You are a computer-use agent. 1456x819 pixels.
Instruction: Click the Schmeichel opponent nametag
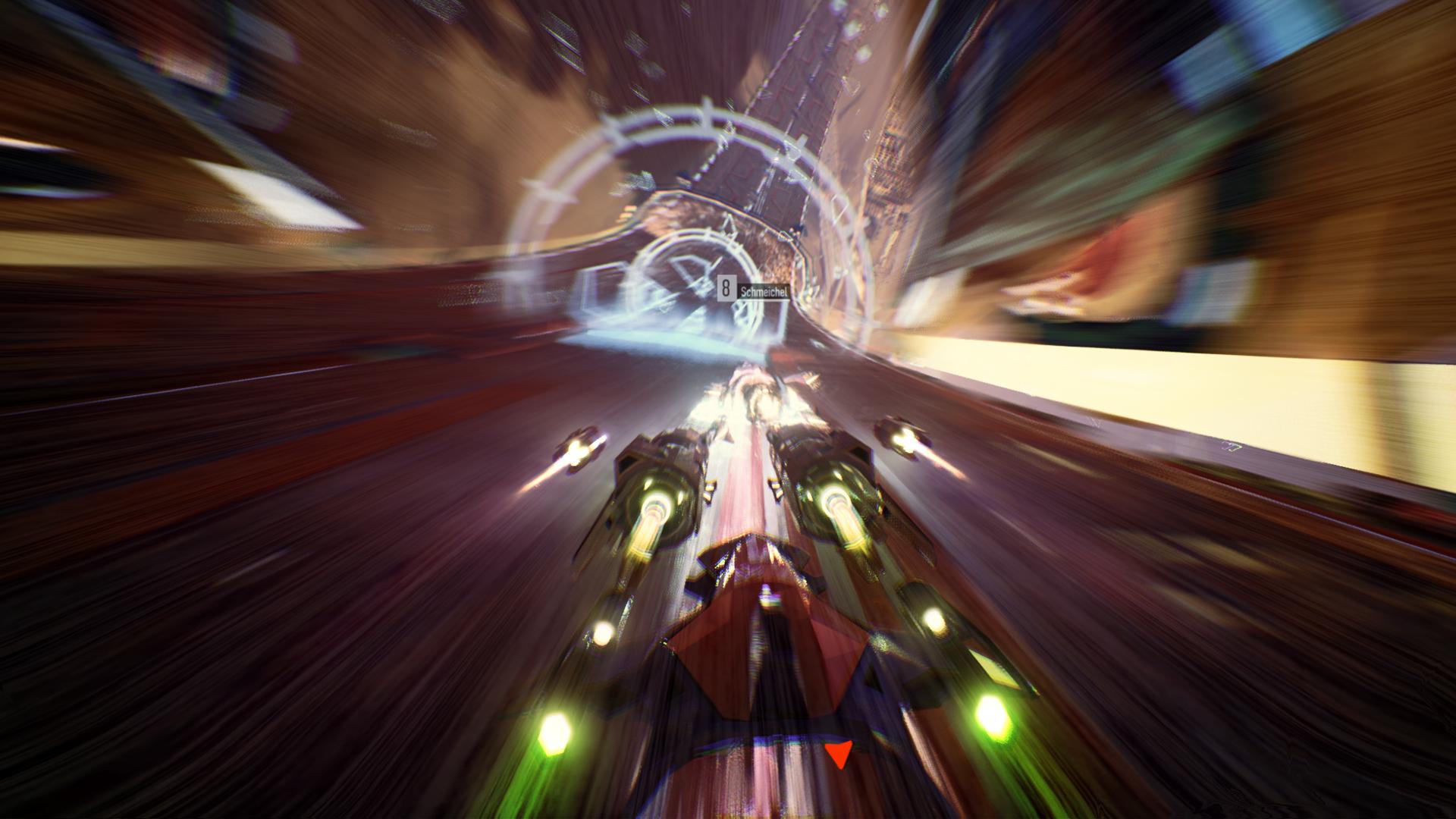pos(764,290)
